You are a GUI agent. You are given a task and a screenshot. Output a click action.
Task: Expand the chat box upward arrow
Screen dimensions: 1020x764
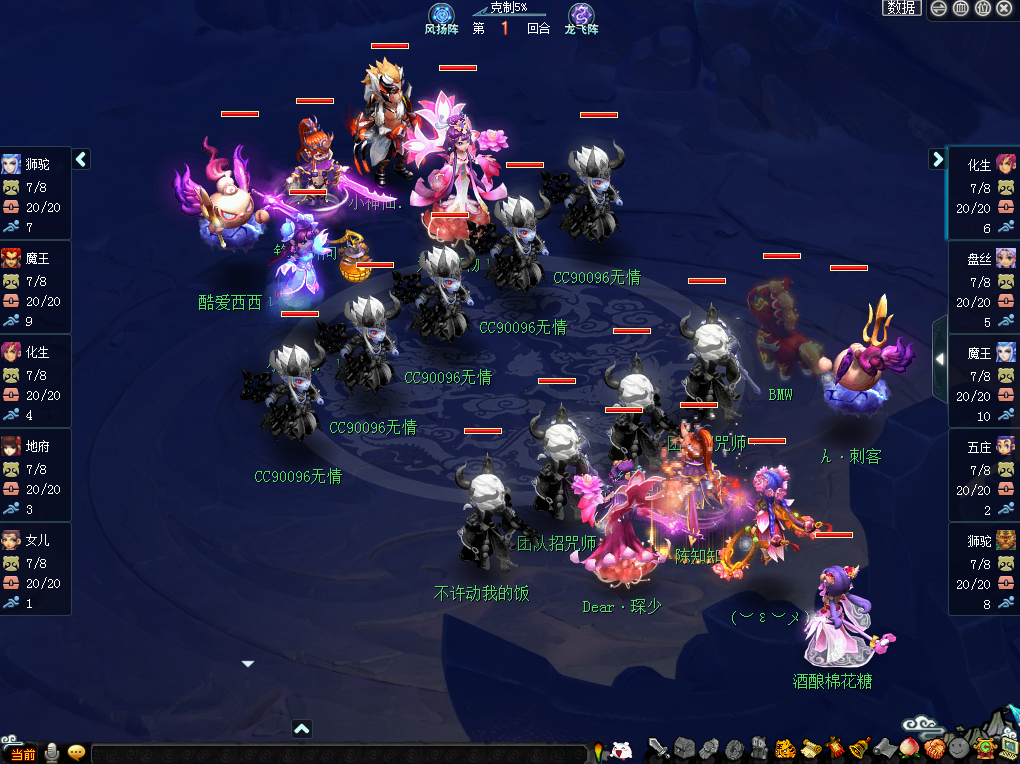click(301, 729)
